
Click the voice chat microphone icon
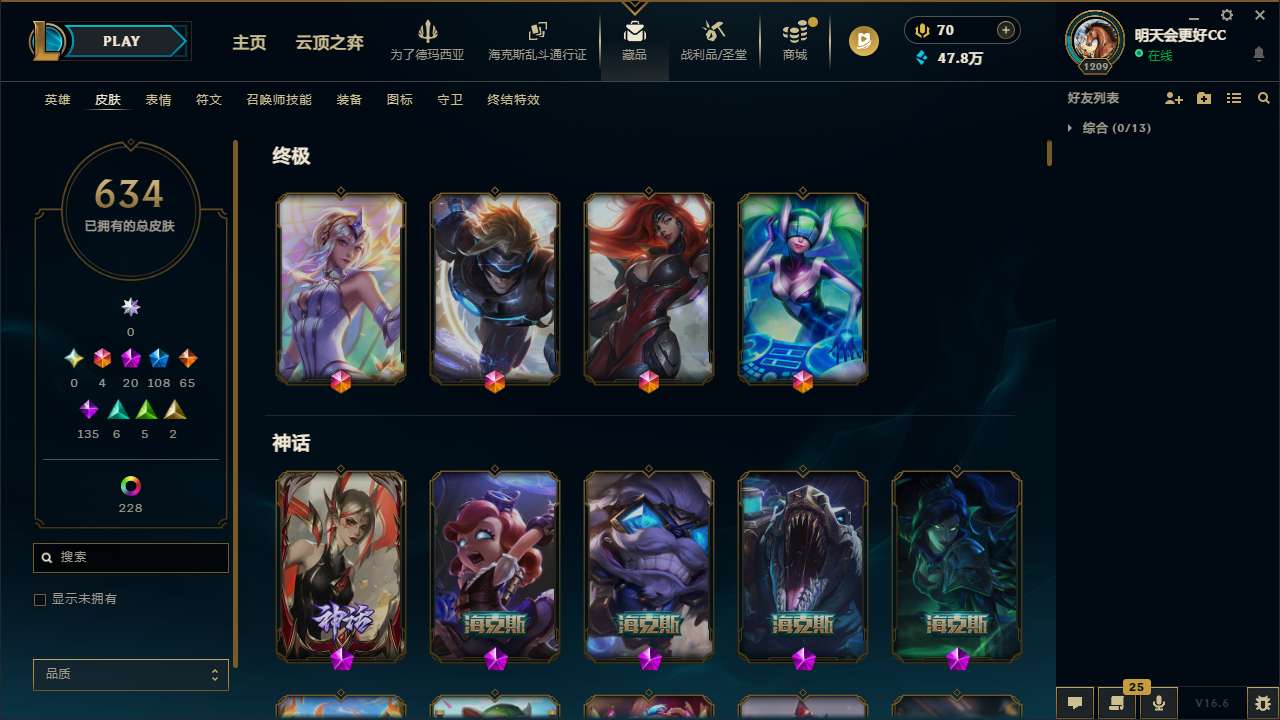(x=1157, y=701)
